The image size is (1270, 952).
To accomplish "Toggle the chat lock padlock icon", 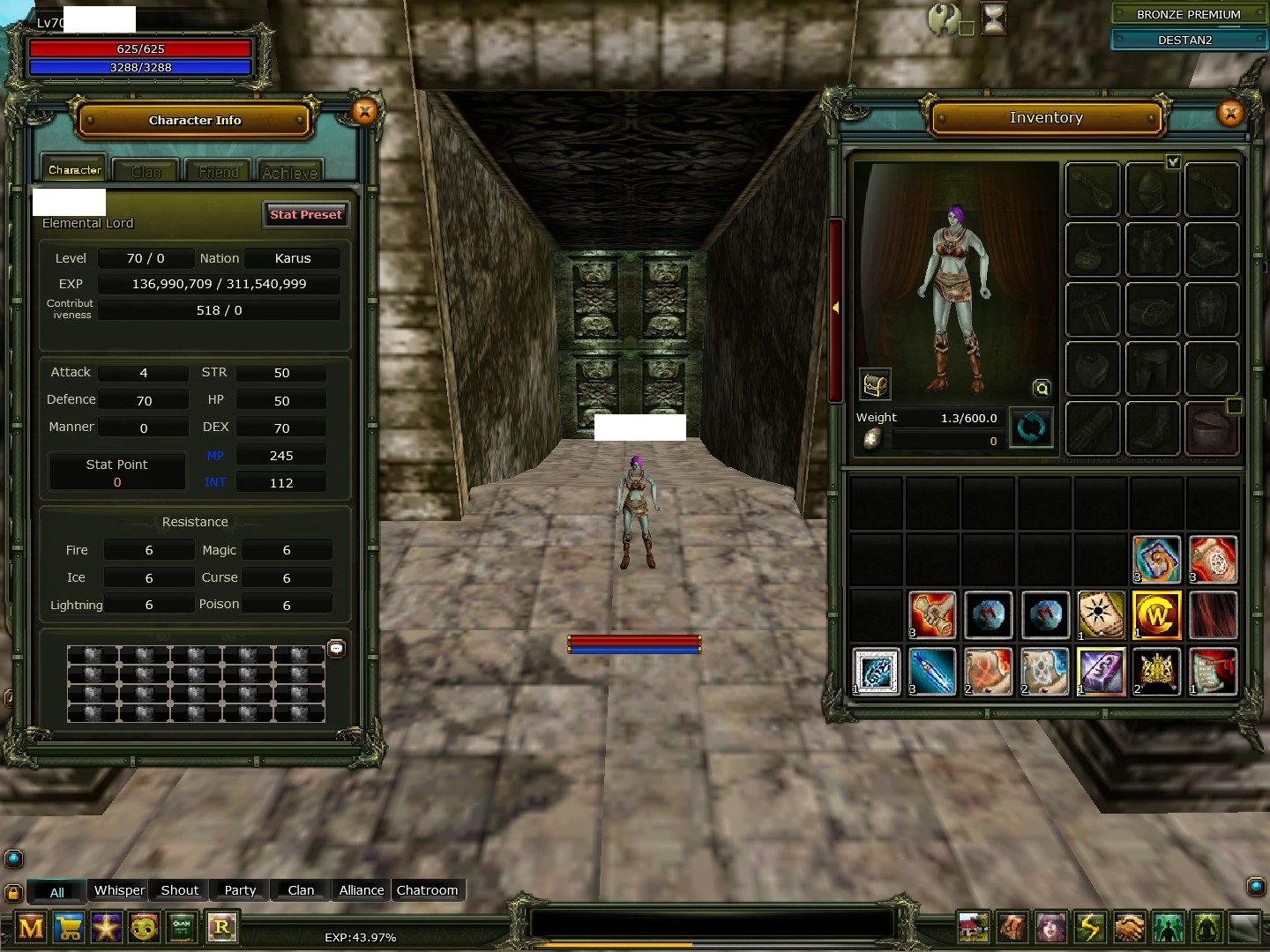I will click(x=13, y=892).
